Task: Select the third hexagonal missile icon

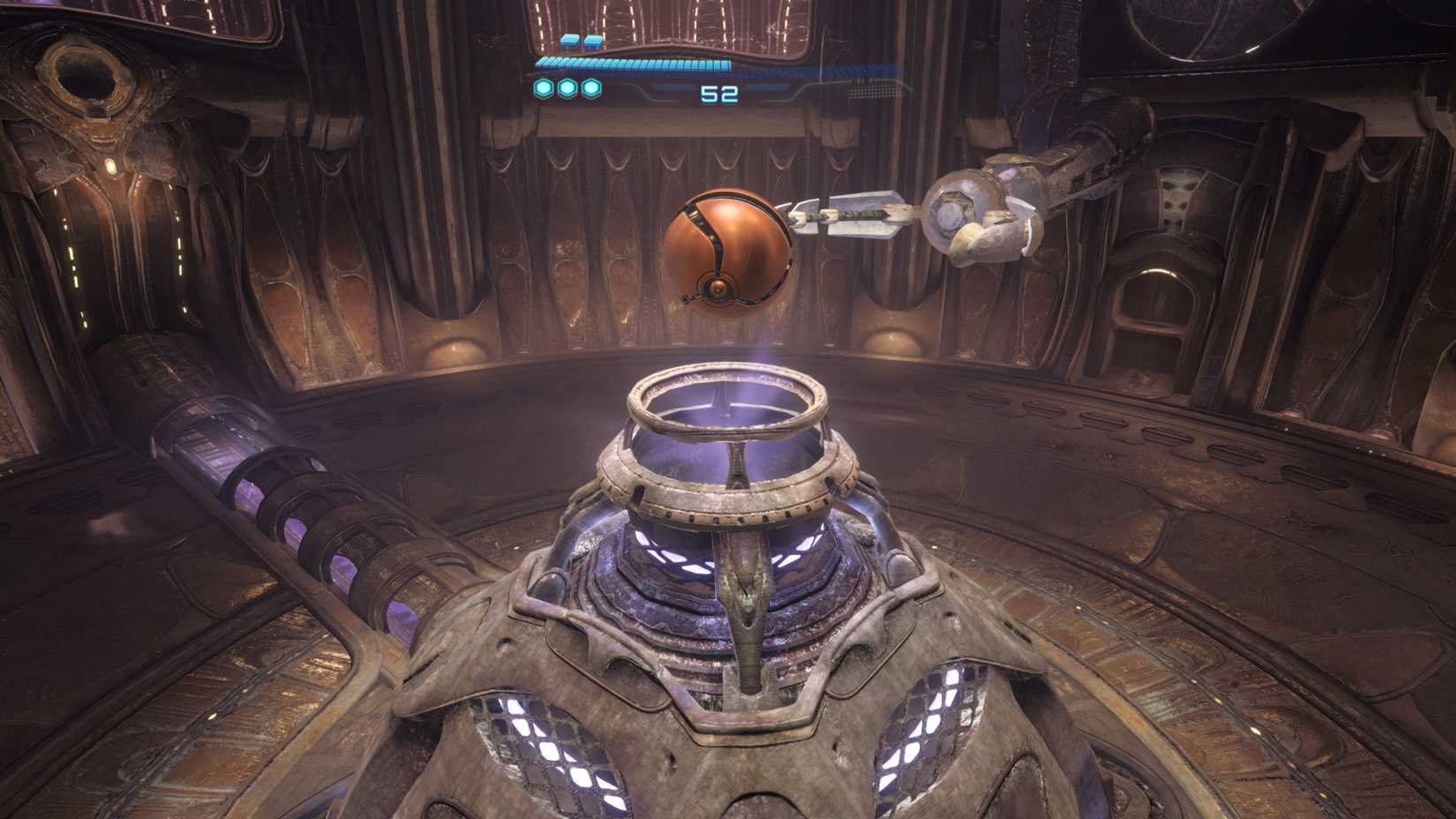Action: 592,87
